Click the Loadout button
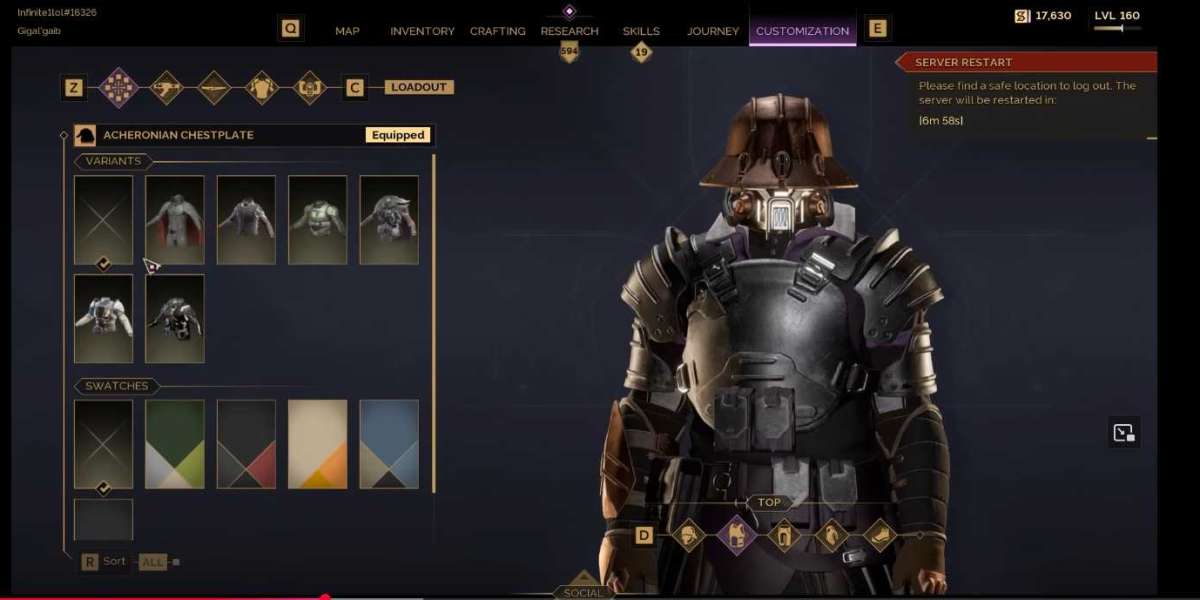 [419, 87]
